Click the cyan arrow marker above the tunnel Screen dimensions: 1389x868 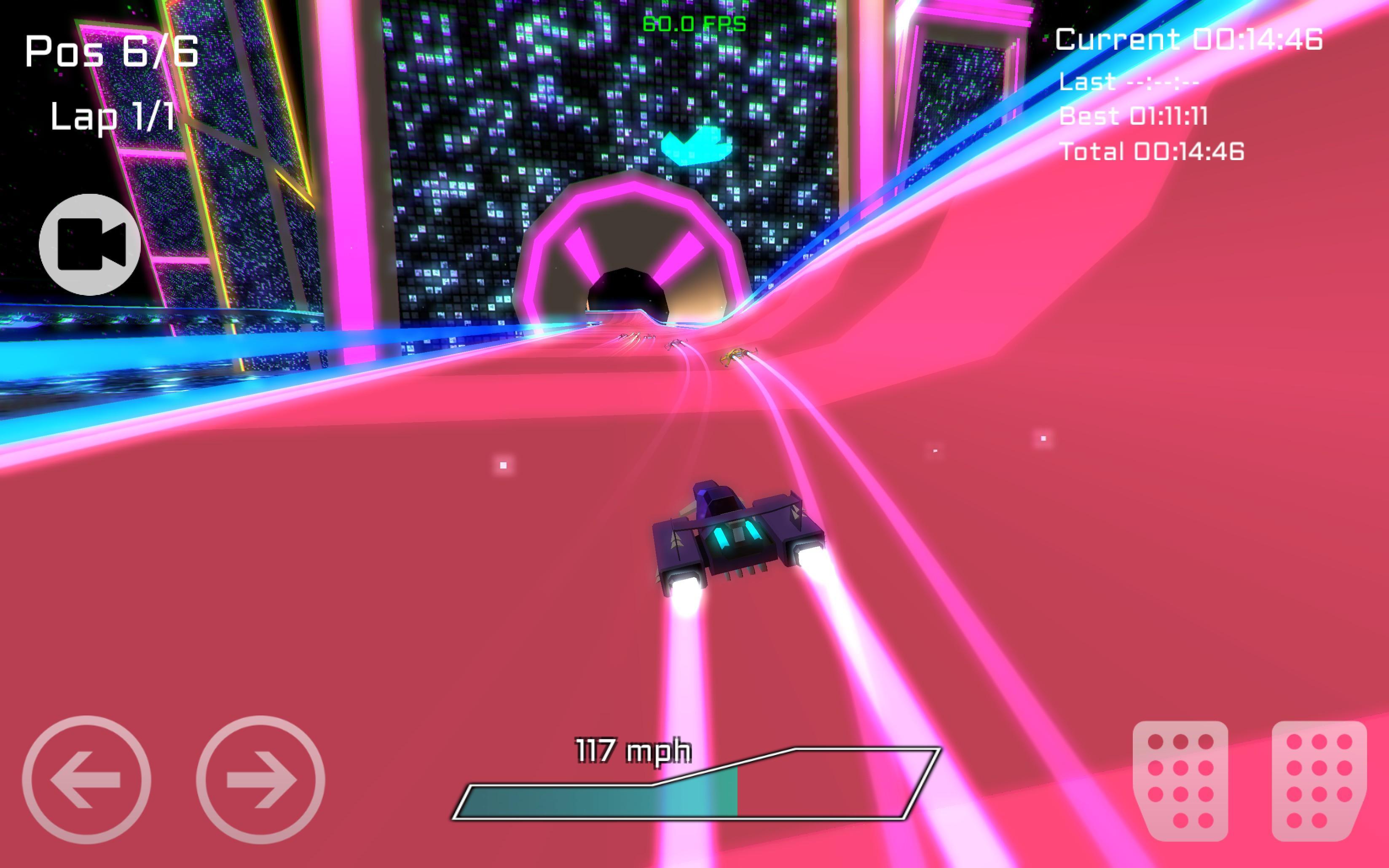[697, 145]
